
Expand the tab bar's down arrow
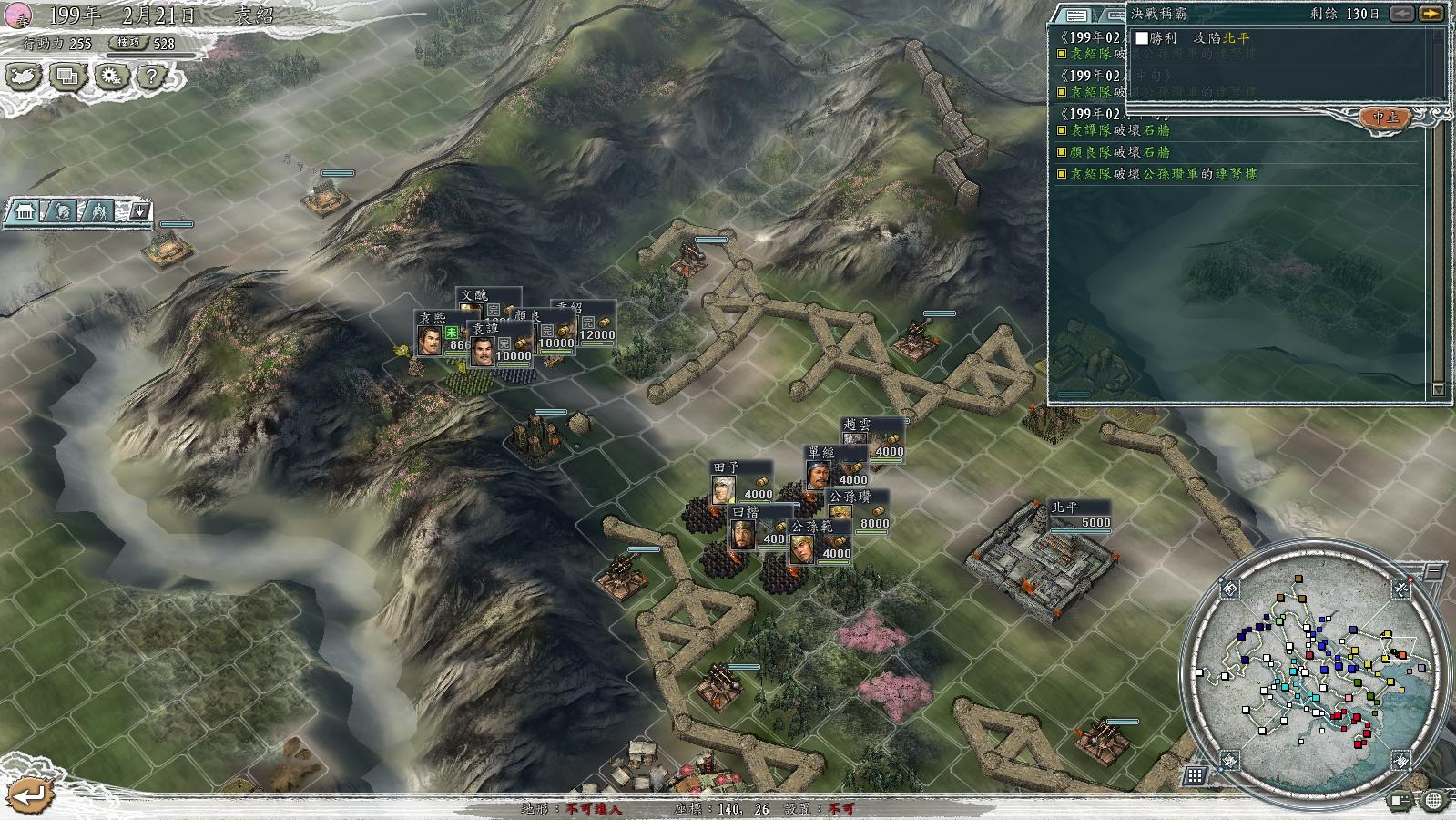pos(140,212)
